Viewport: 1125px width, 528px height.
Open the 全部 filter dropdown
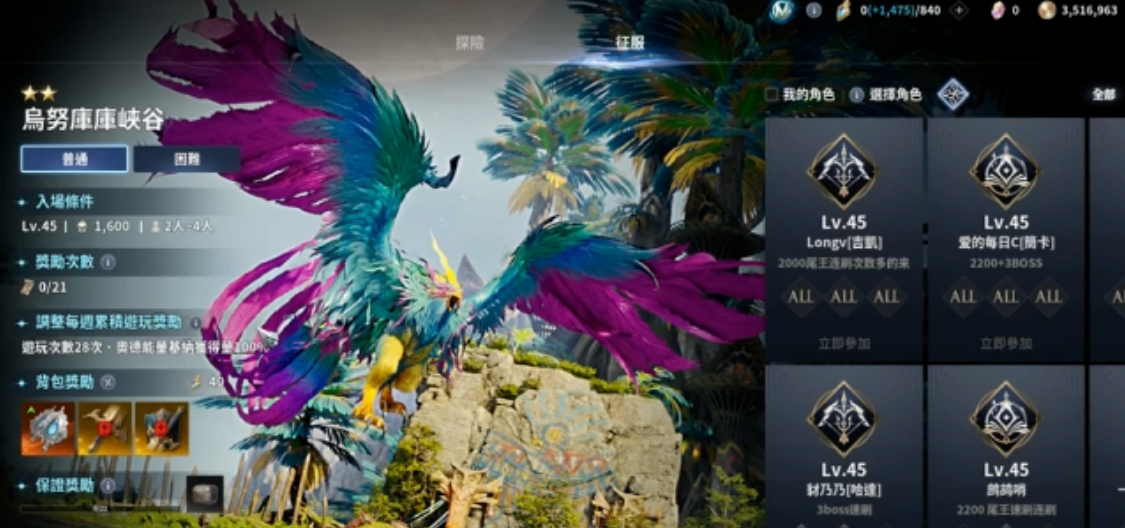[1103, 94]
